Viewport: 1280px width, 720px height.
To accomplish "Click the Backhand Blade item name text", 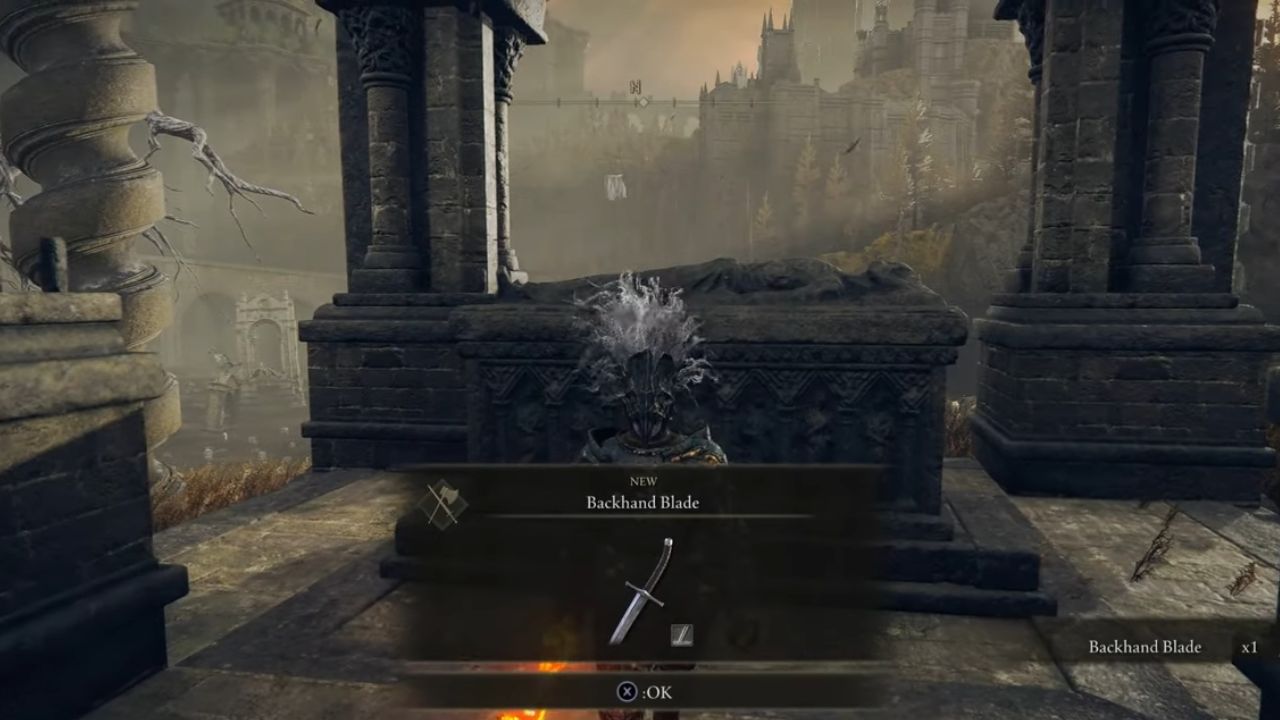I will (x=642, y=503).
